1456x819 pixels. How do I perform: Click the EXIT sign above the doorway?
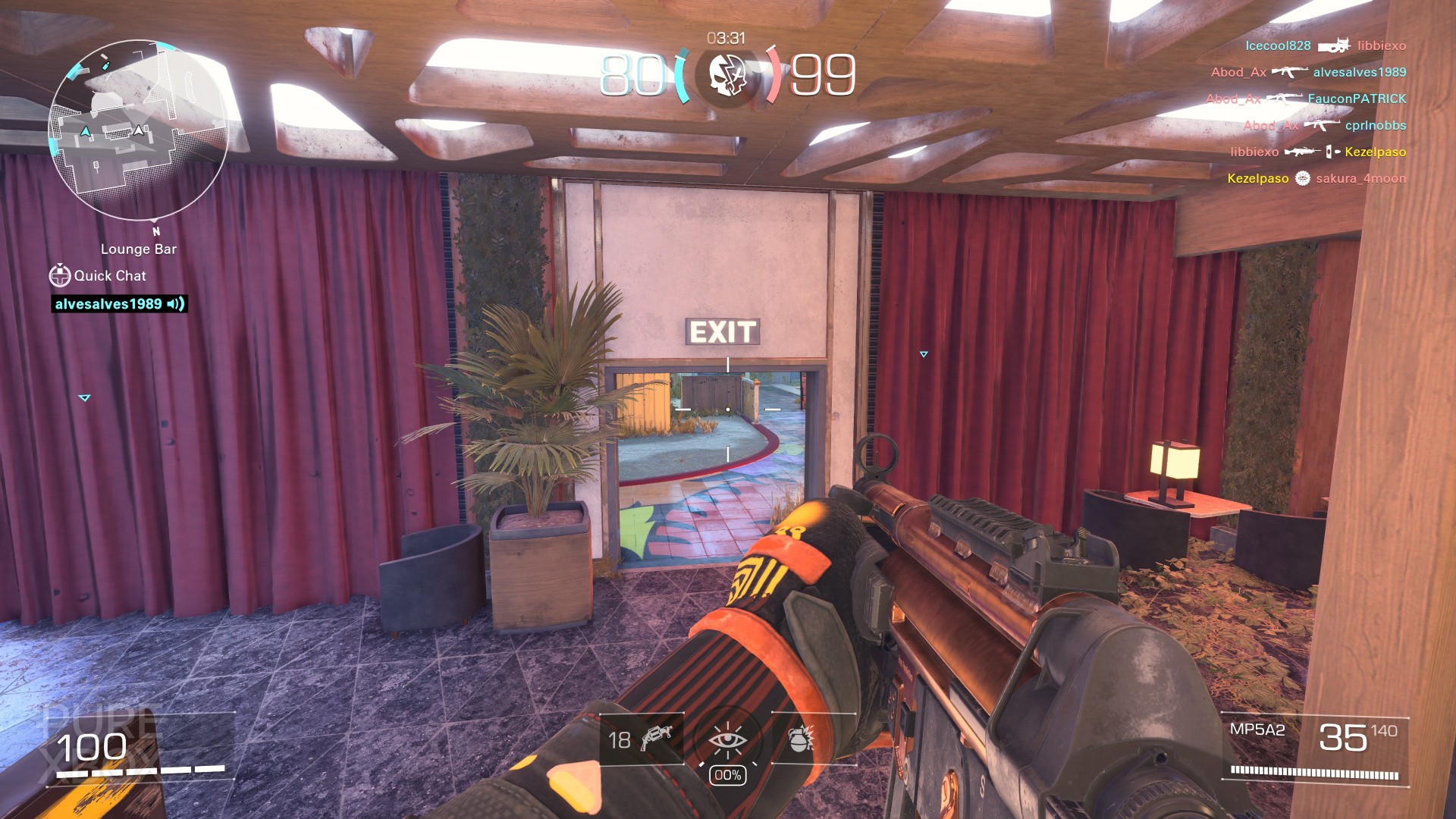point(722,332)
